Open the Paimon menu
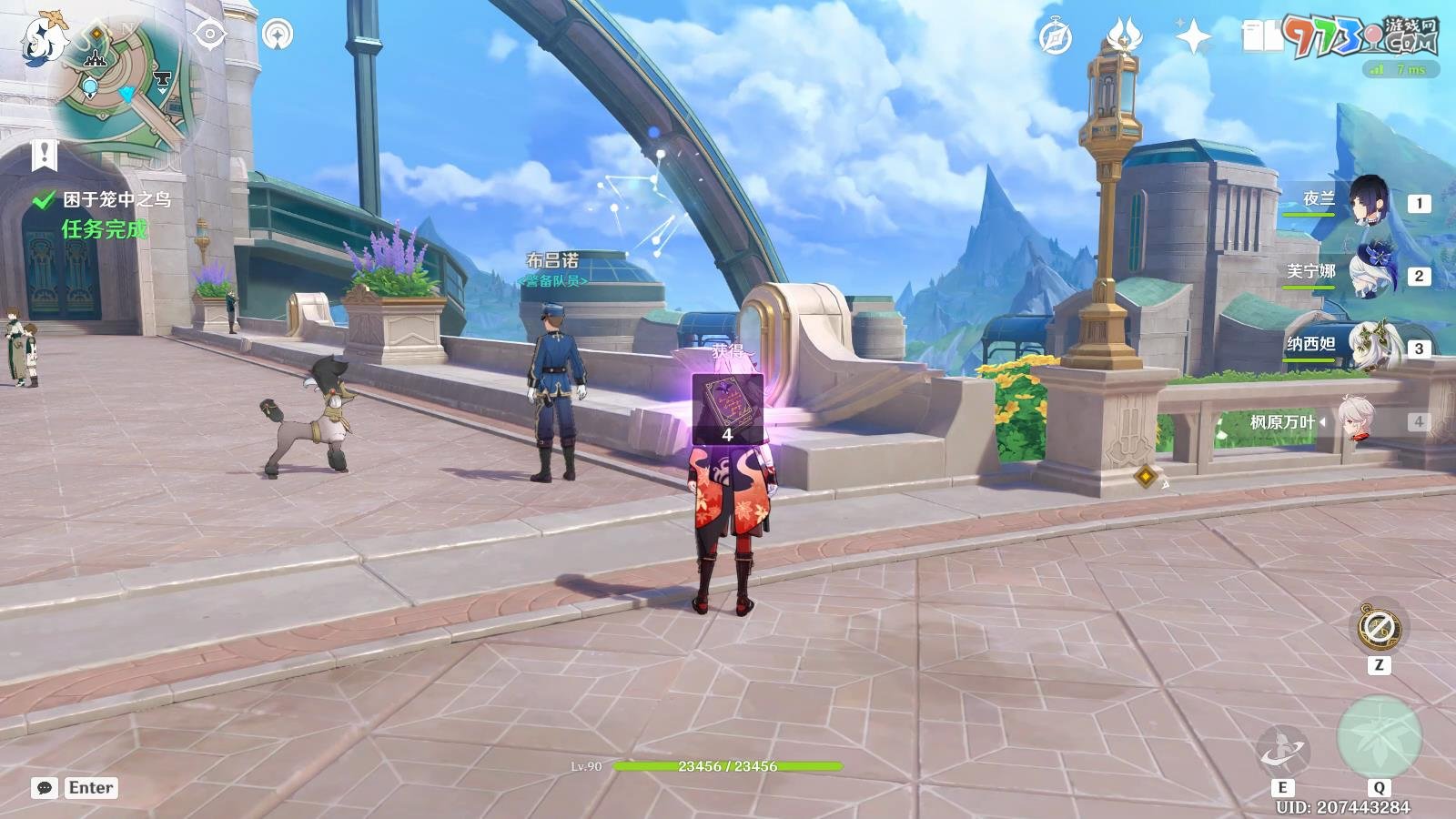This screenshot has width=1456, height=819. point(41,38)
